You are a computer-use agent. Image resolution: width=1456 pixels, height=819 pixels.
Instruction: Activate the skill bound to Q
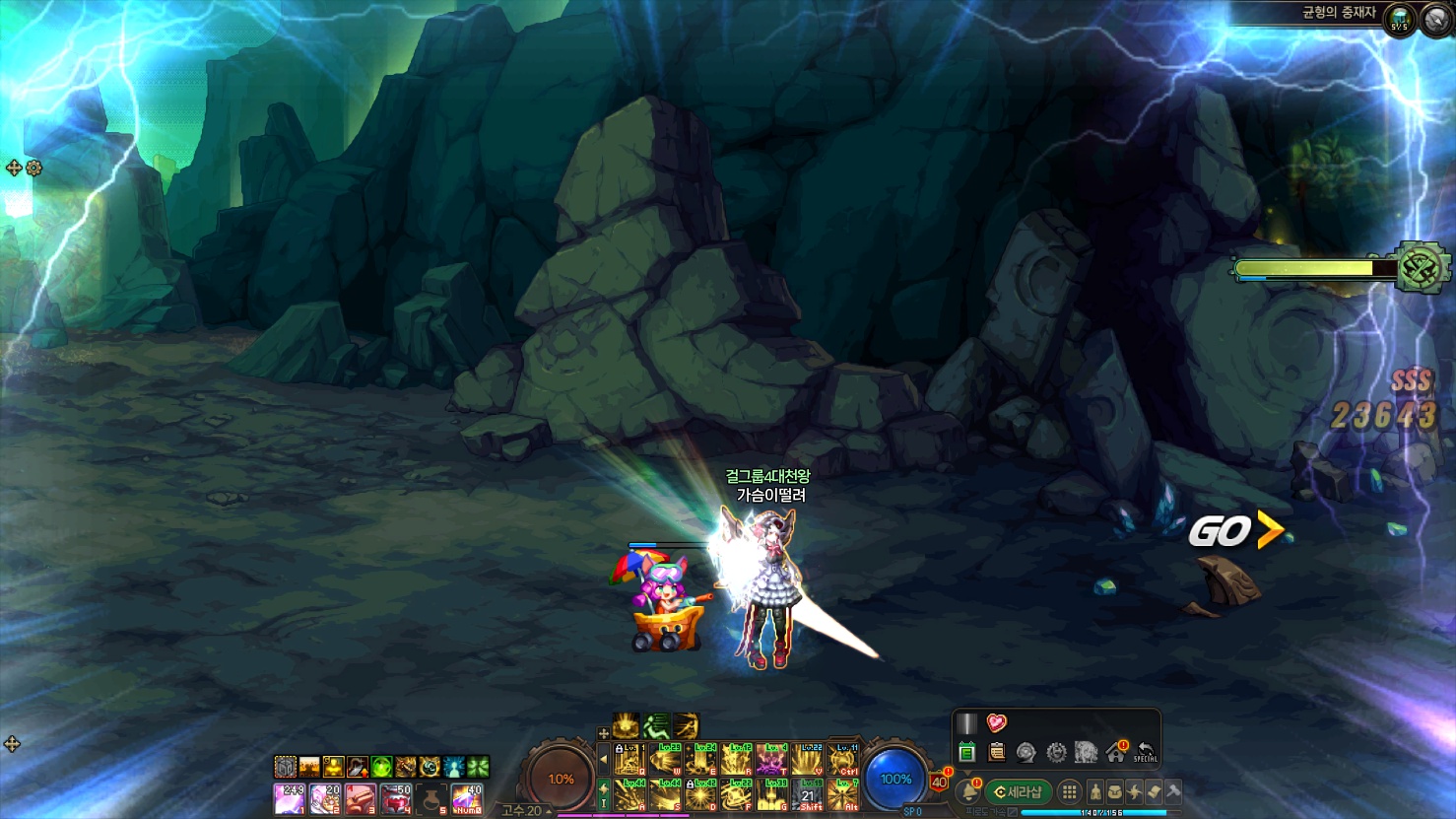click(629, 760)
